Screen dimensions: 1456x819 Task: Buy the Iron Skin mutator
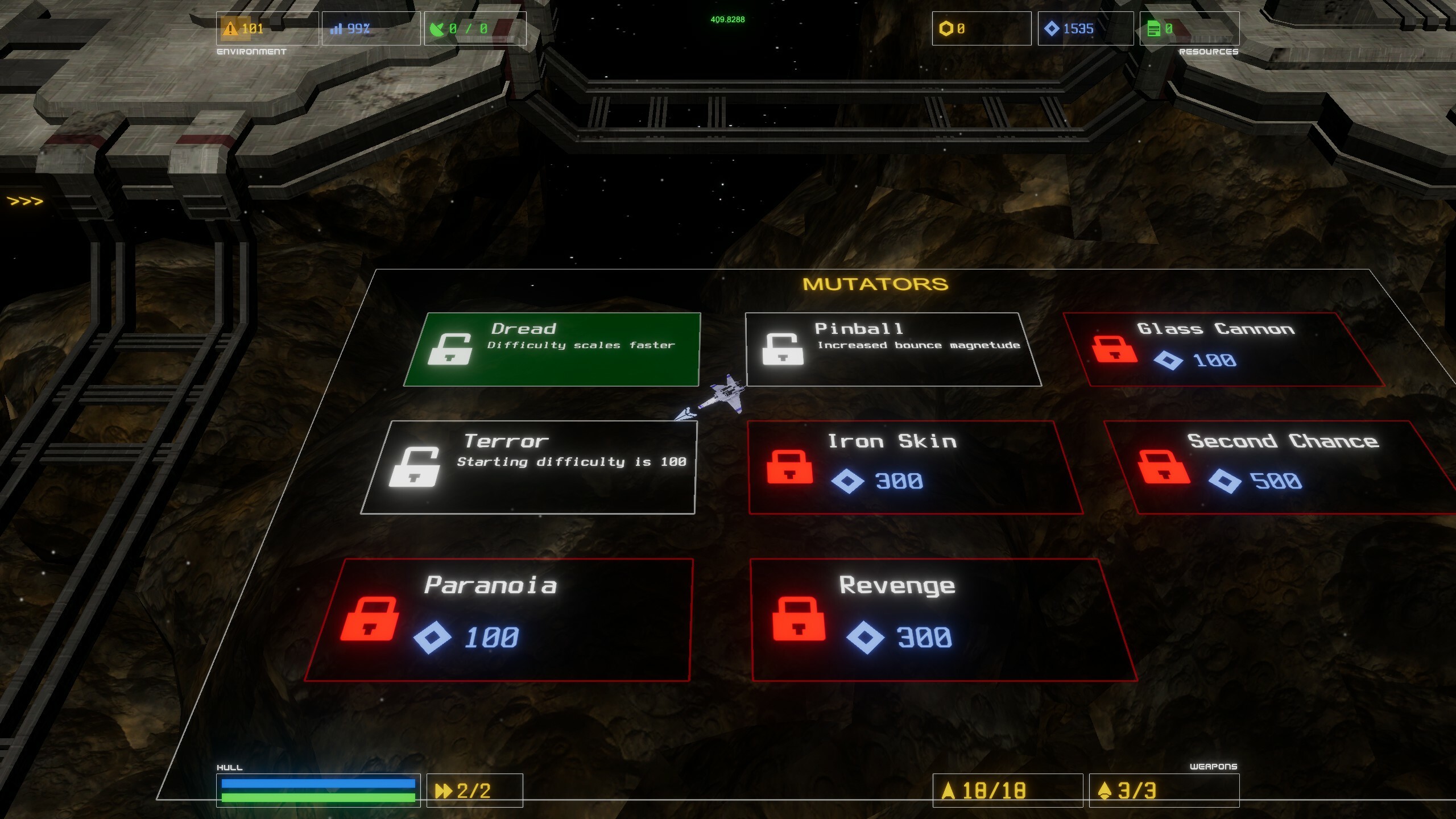pyautogui.click(x=915, y=467)
